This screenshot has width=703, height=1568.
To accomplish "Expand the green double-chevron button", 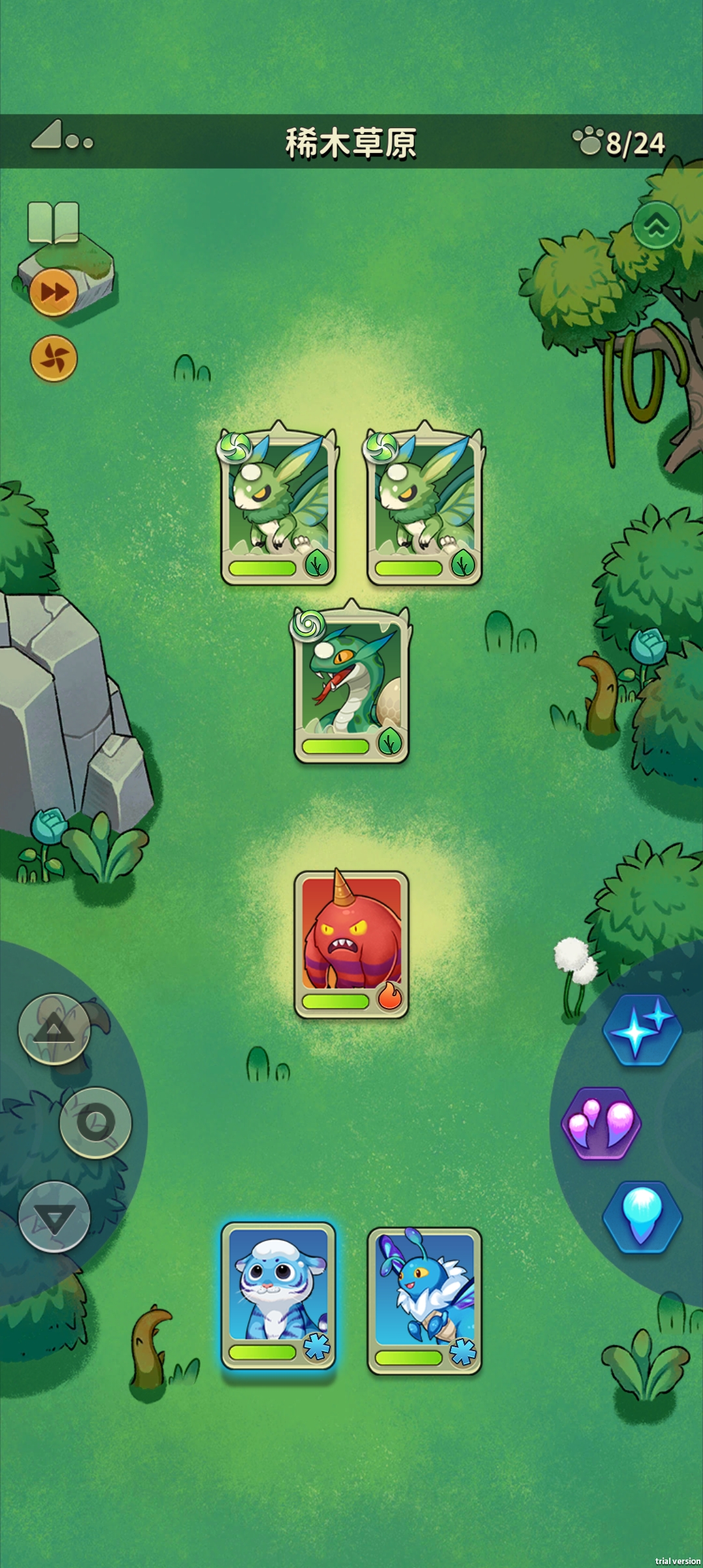I will point(656,225).
